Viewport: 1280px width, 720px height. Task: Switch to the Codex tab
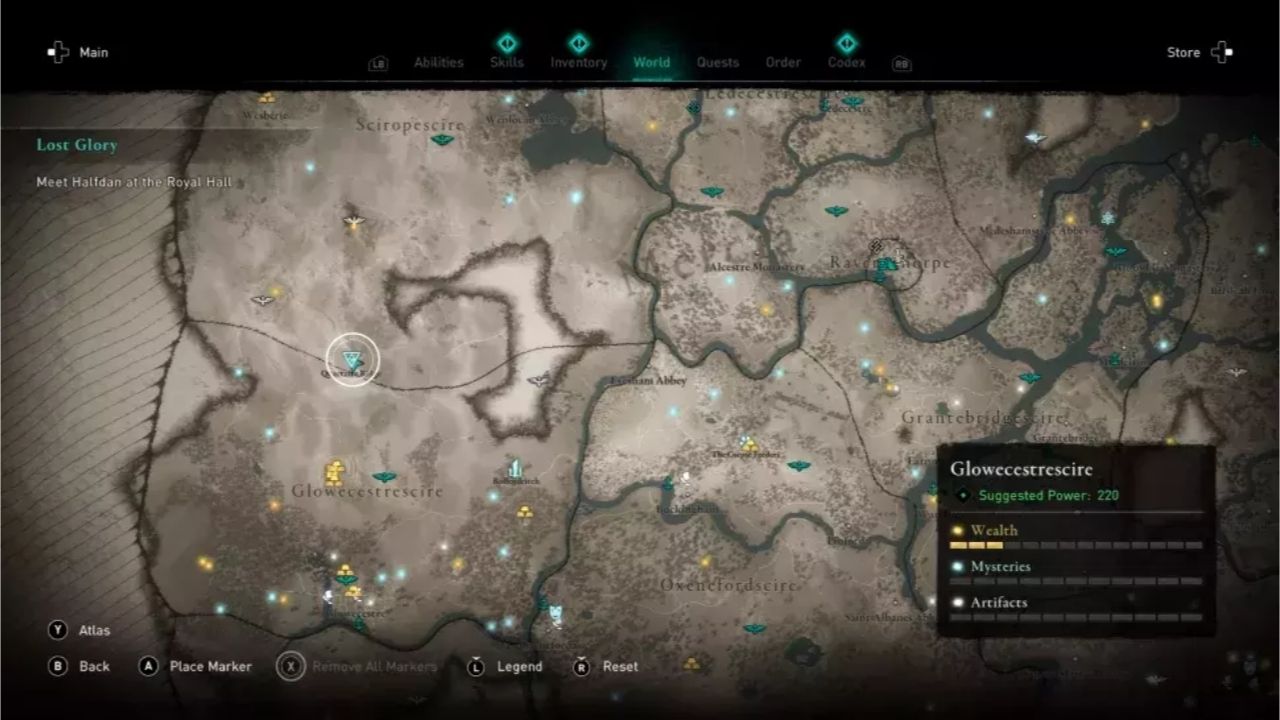pos(845,61)
